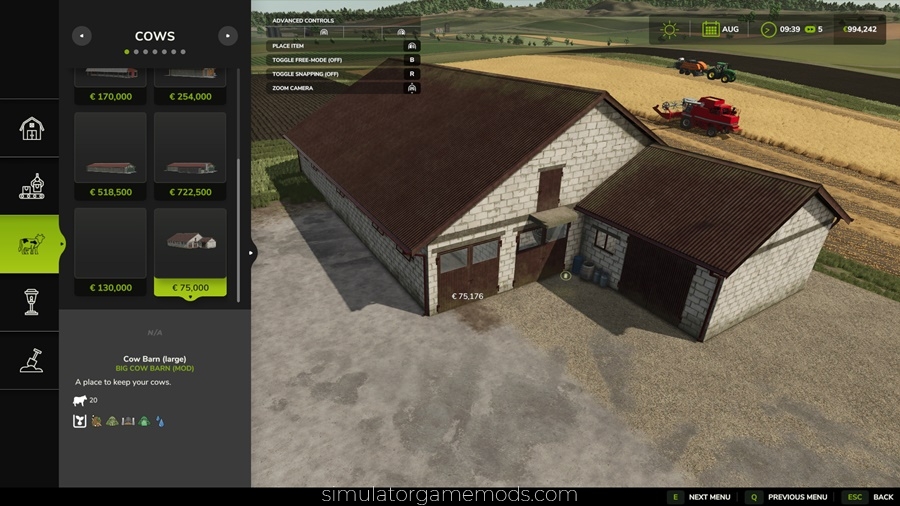Select the animals cow category tab

[x=32, y=244]
